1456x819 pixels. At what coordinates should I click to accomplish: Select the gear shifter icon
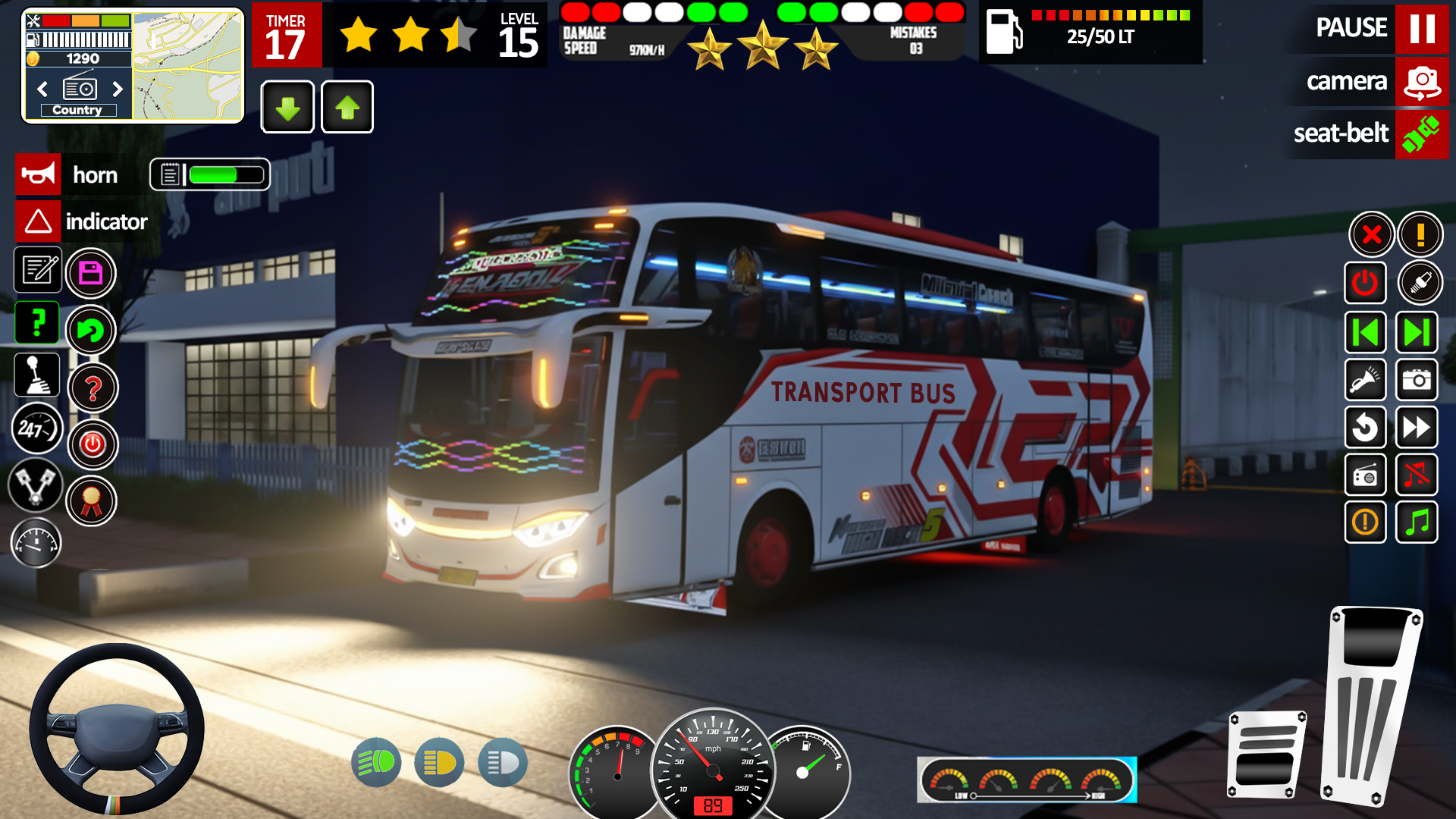tap(36, 375)
